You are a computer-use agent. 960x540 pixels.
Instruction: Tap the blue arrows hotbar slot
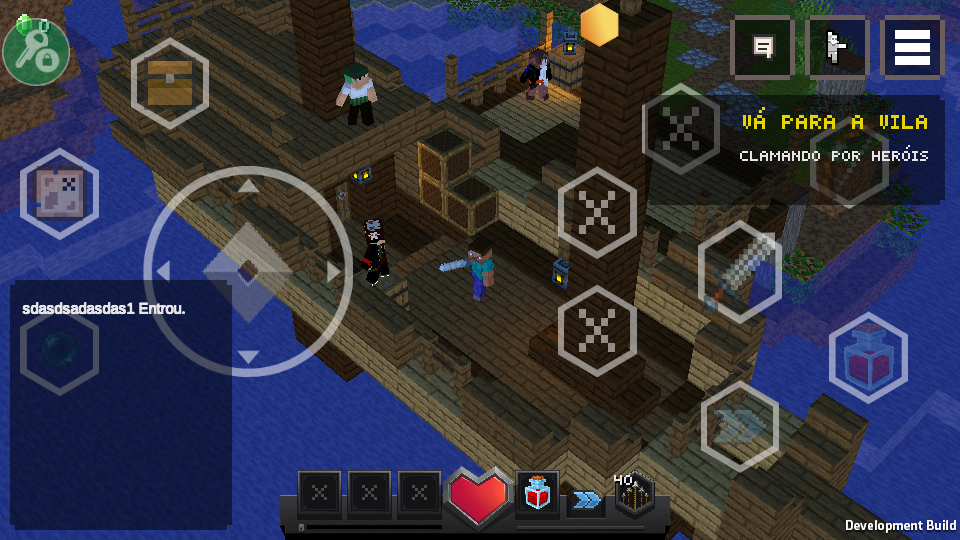click(587, 499)
